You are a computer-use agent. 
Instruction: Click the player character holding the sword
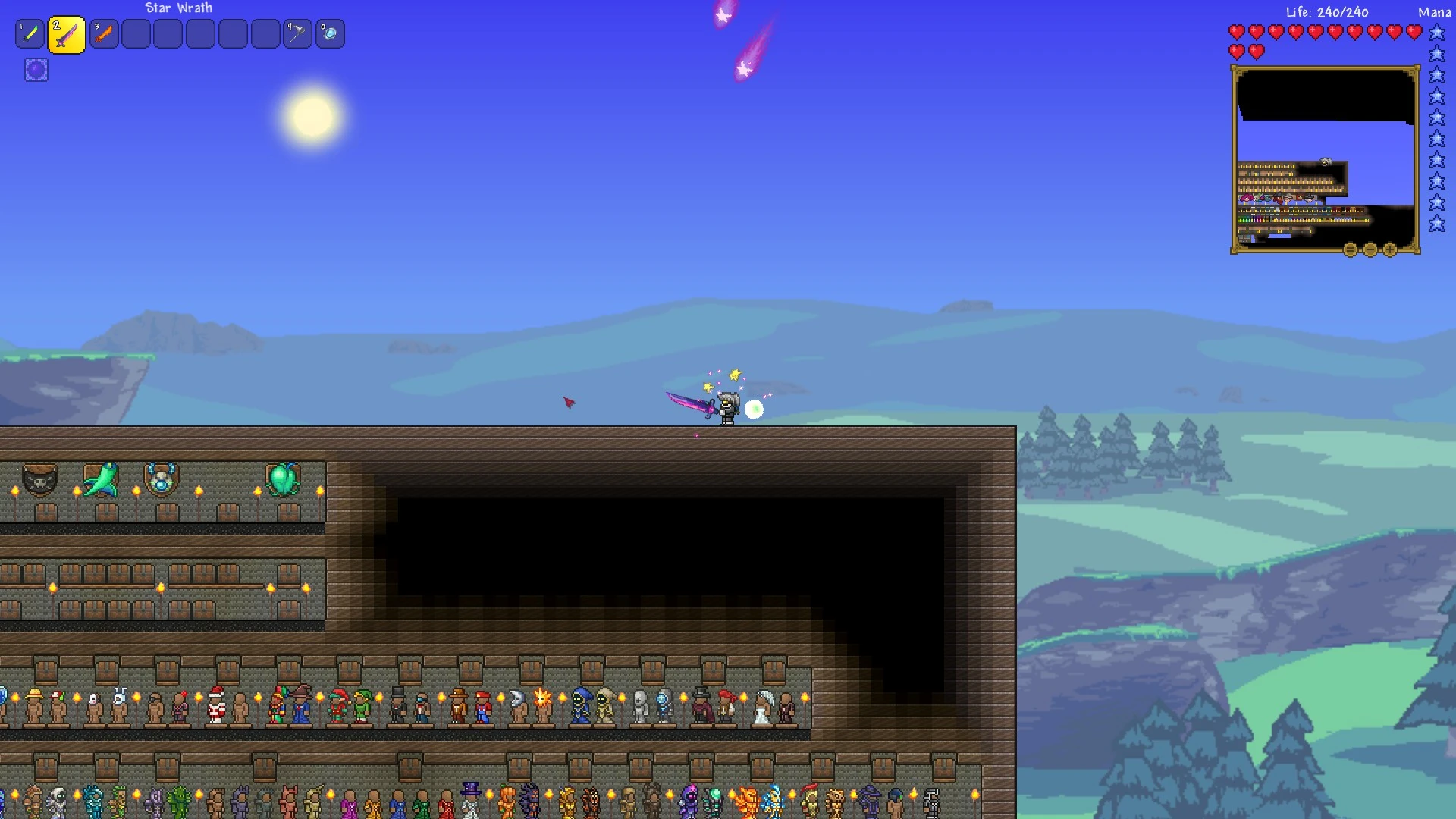tap(728, 407)
